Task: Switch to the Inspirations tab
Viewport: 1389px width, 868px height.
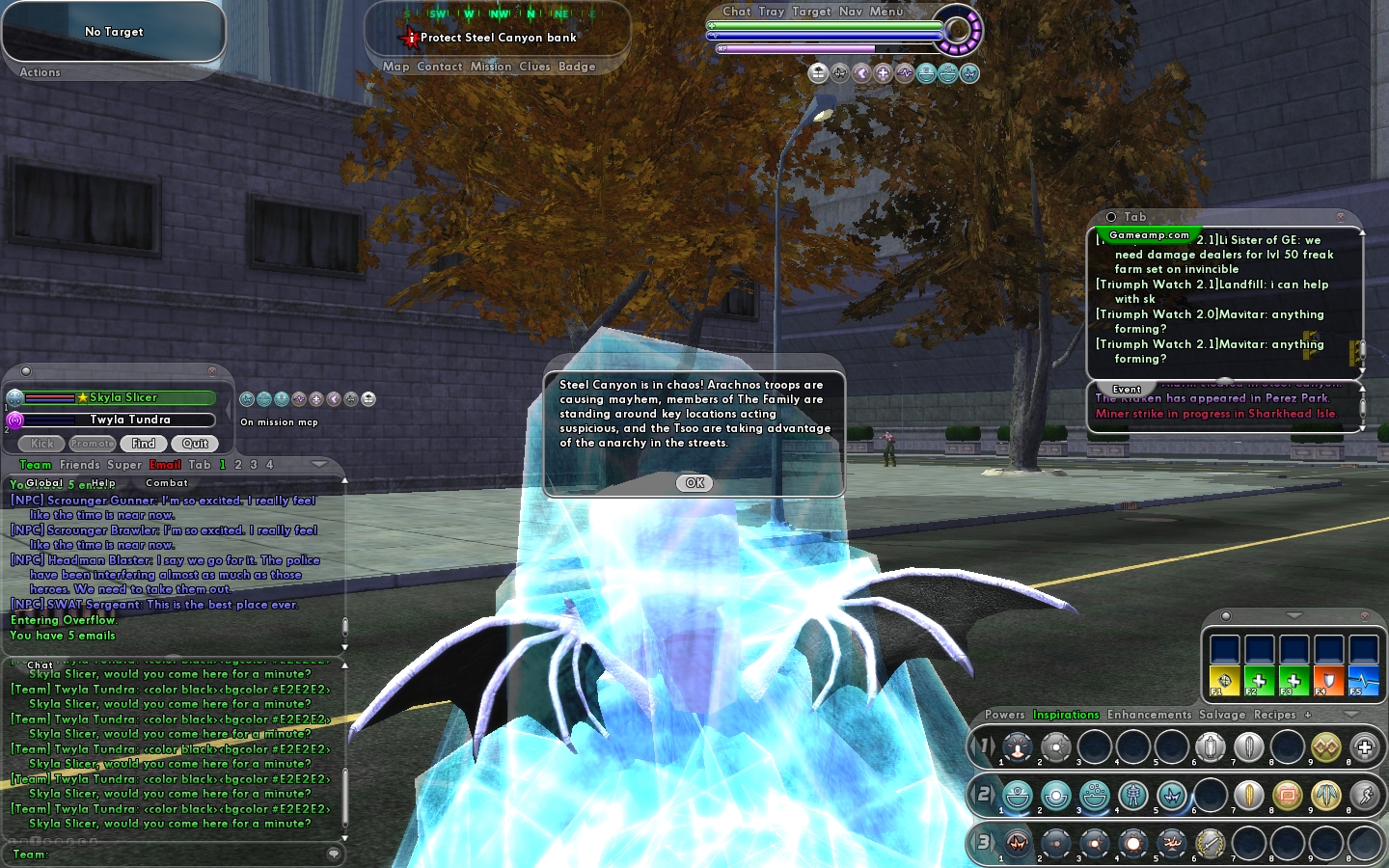Action: [x=1066, y=715]
